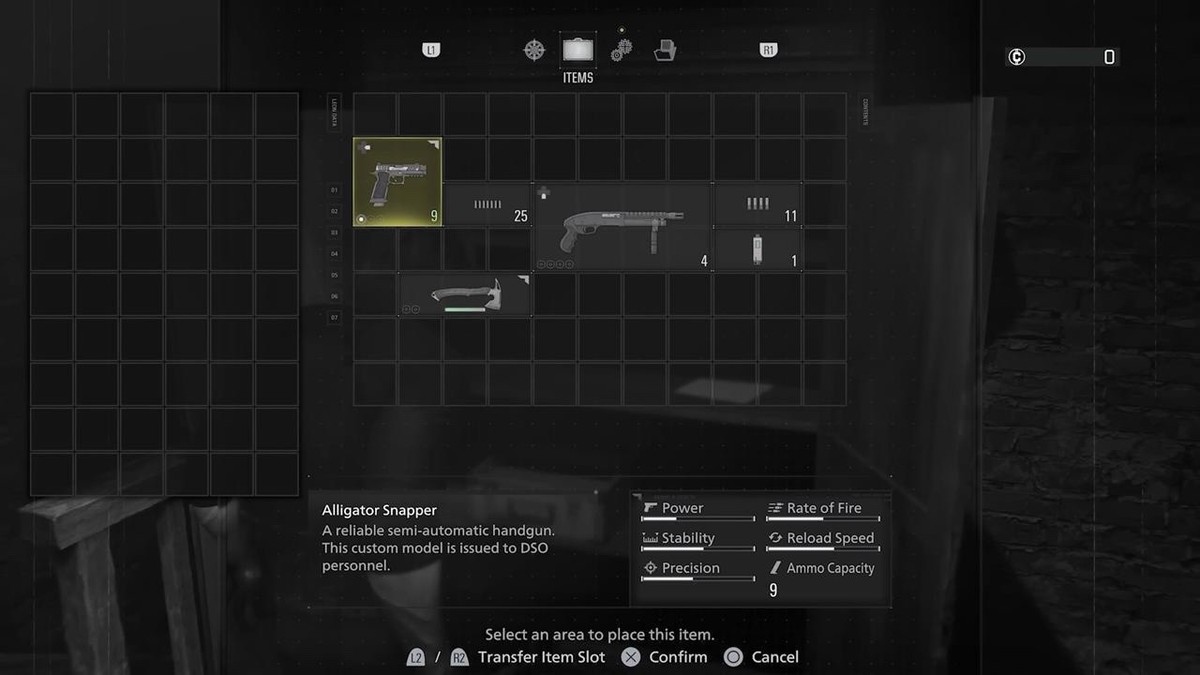Select the hatchet weapon slot

(465, 295)
